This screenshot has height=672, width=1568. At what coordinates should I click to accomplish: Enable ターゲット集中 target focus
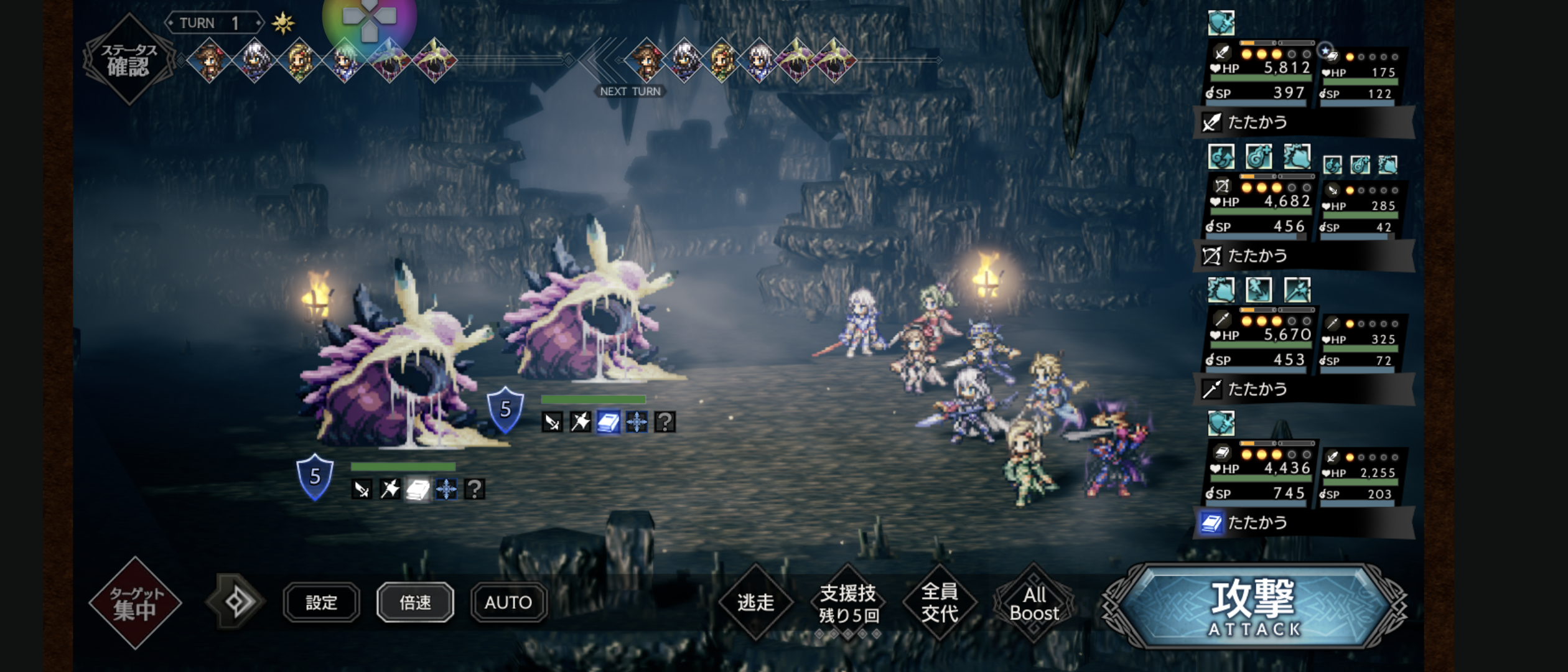[x=135, y=602]
